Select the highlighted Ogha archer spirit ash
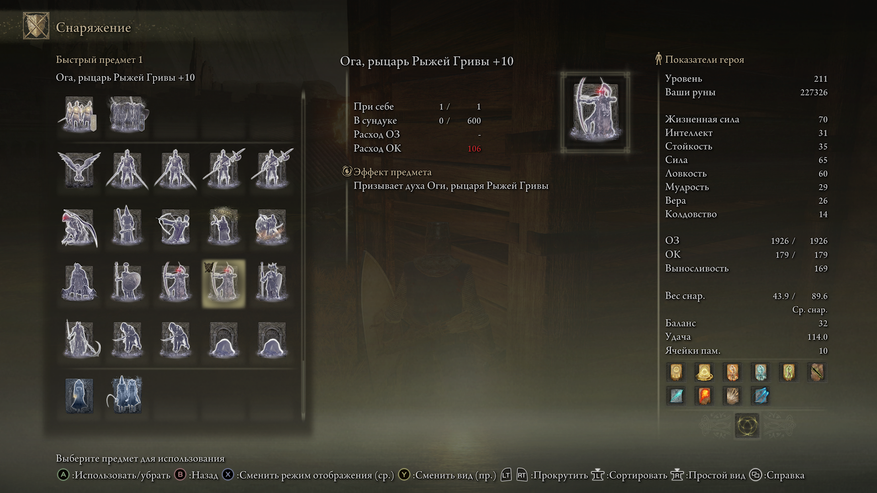877x493 pixels. 224,283
